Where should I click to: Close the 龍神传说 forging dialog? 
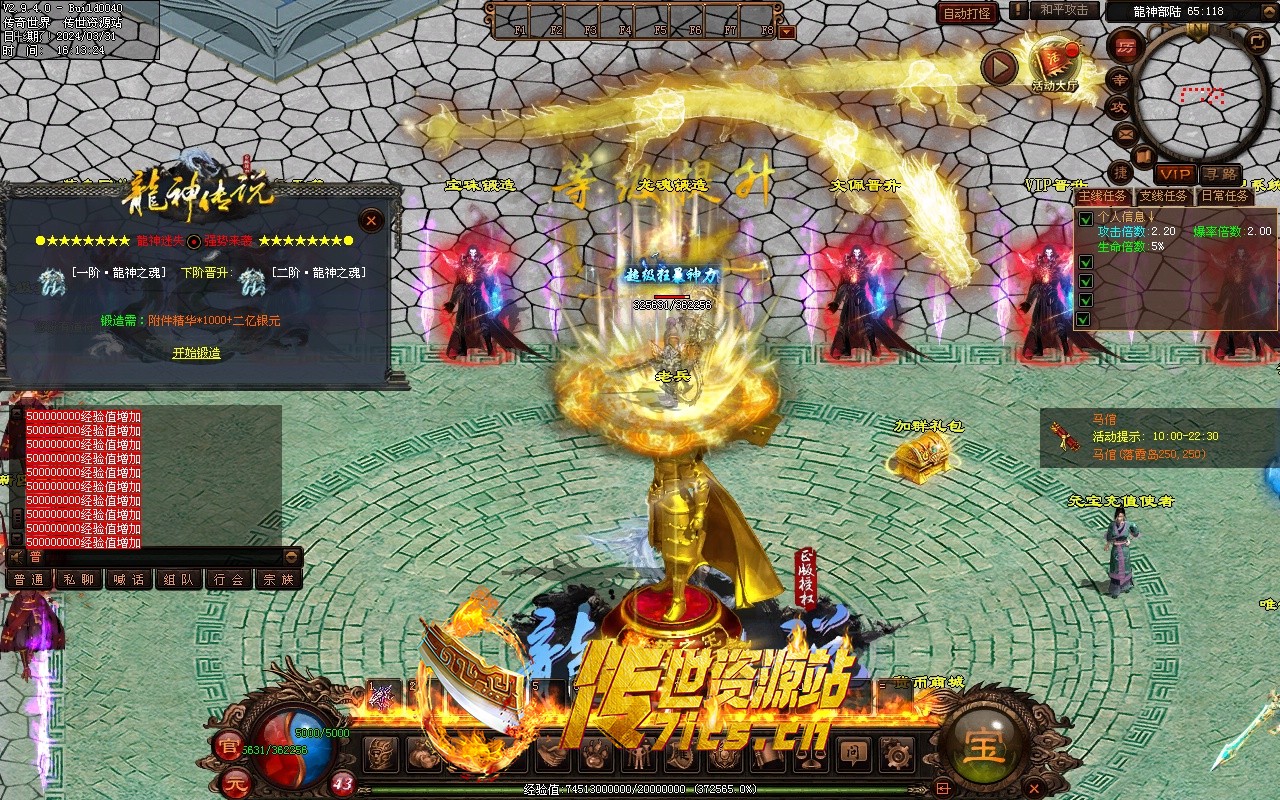371,220
